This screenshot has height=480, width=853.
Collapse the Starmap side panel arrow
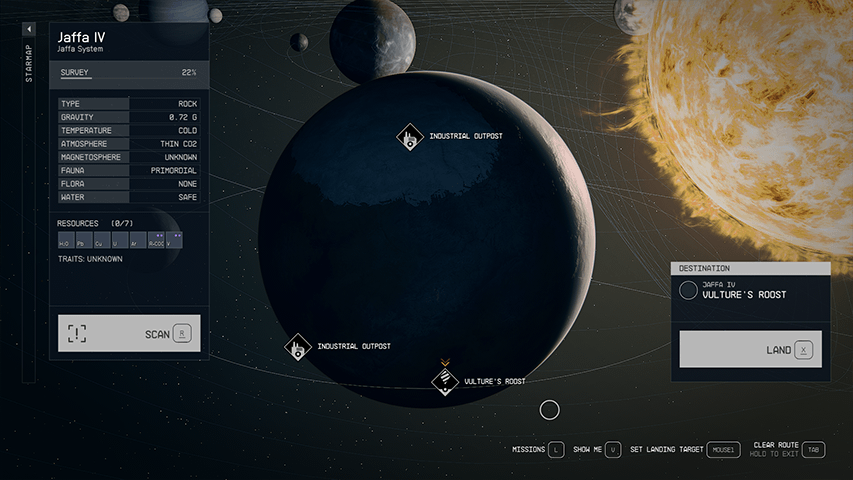[29, 30]
